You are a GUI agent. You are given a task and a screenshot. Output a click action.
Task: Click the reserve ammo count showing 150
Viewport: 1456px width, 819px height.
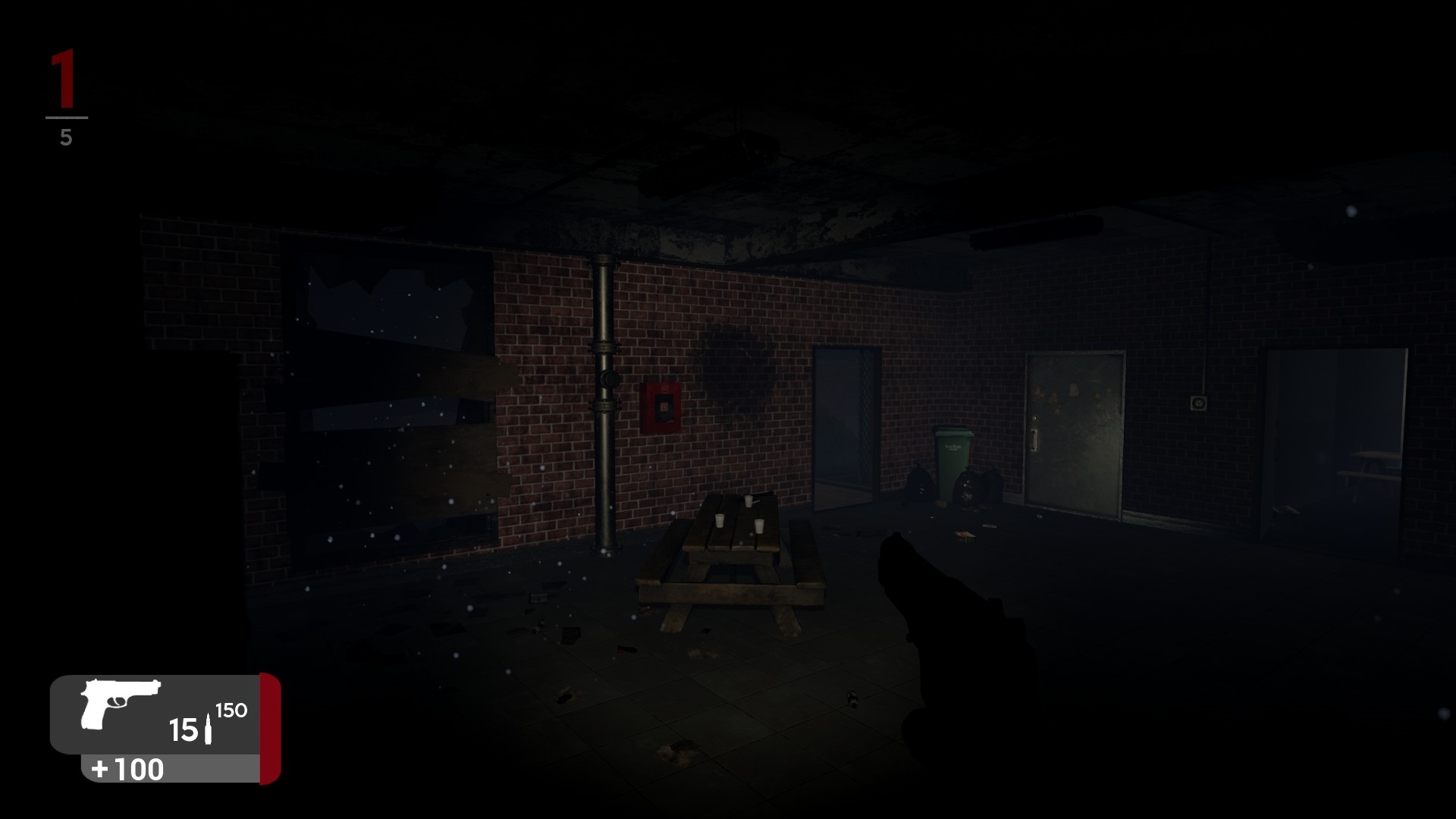[230, 711]
